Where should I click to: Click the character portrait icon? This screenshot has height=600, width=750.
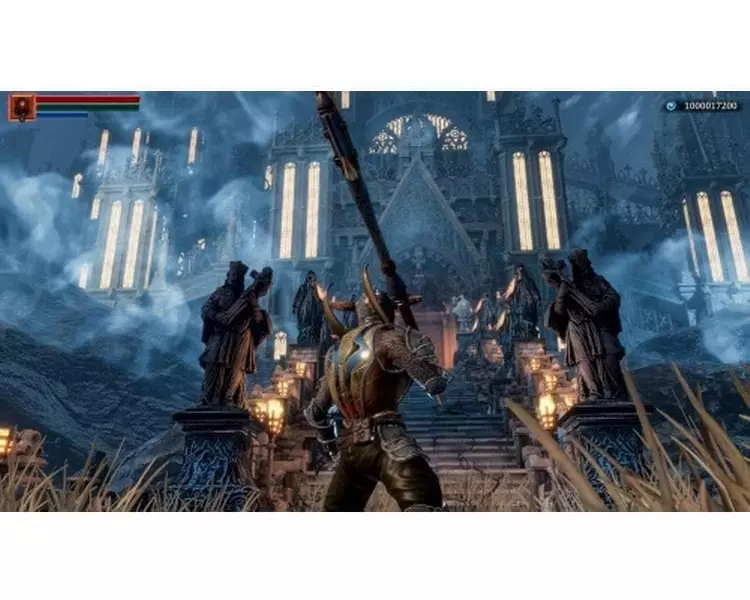click(22, 107)
